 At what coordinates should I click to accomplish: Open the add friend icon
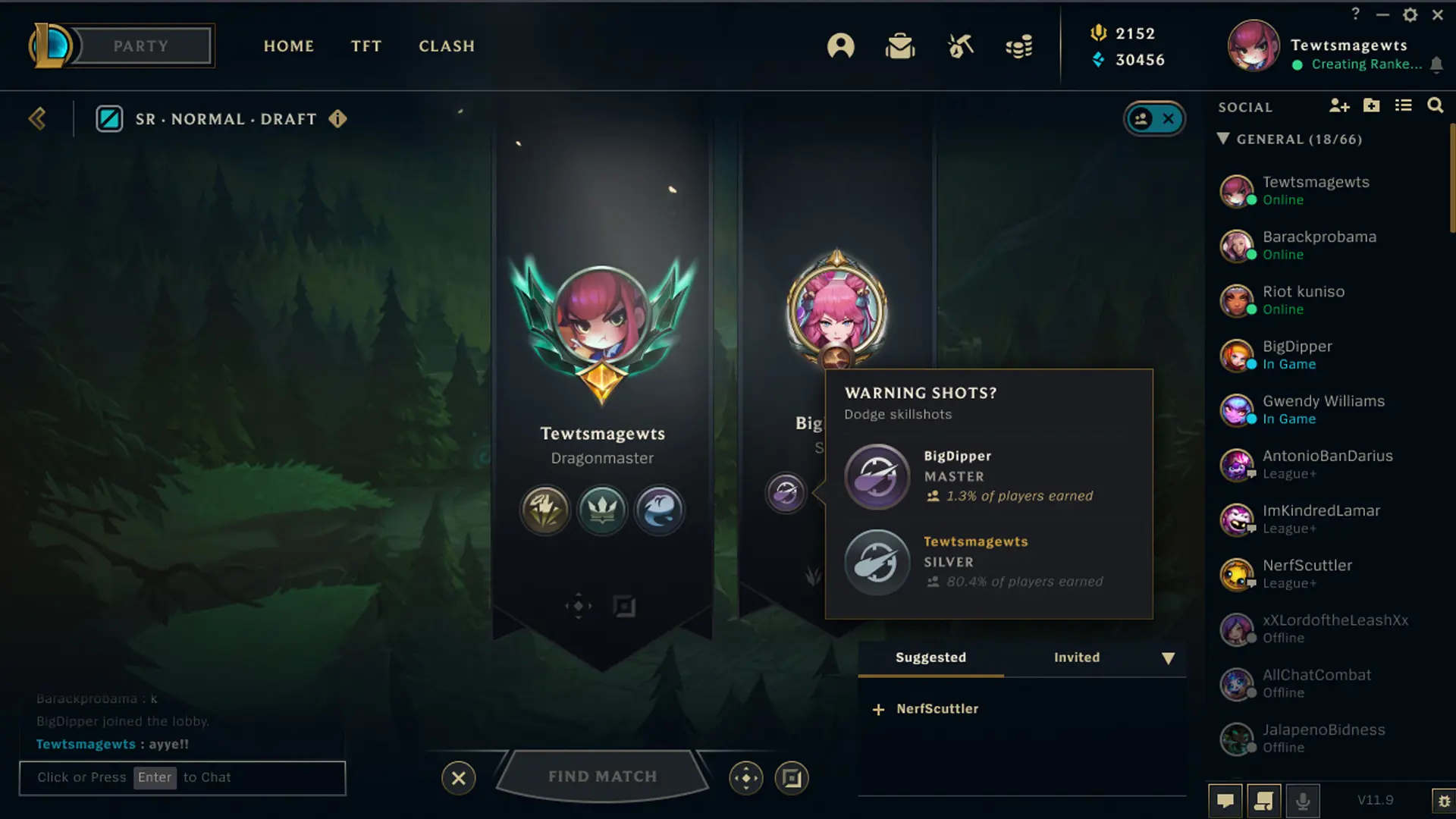1339,105
